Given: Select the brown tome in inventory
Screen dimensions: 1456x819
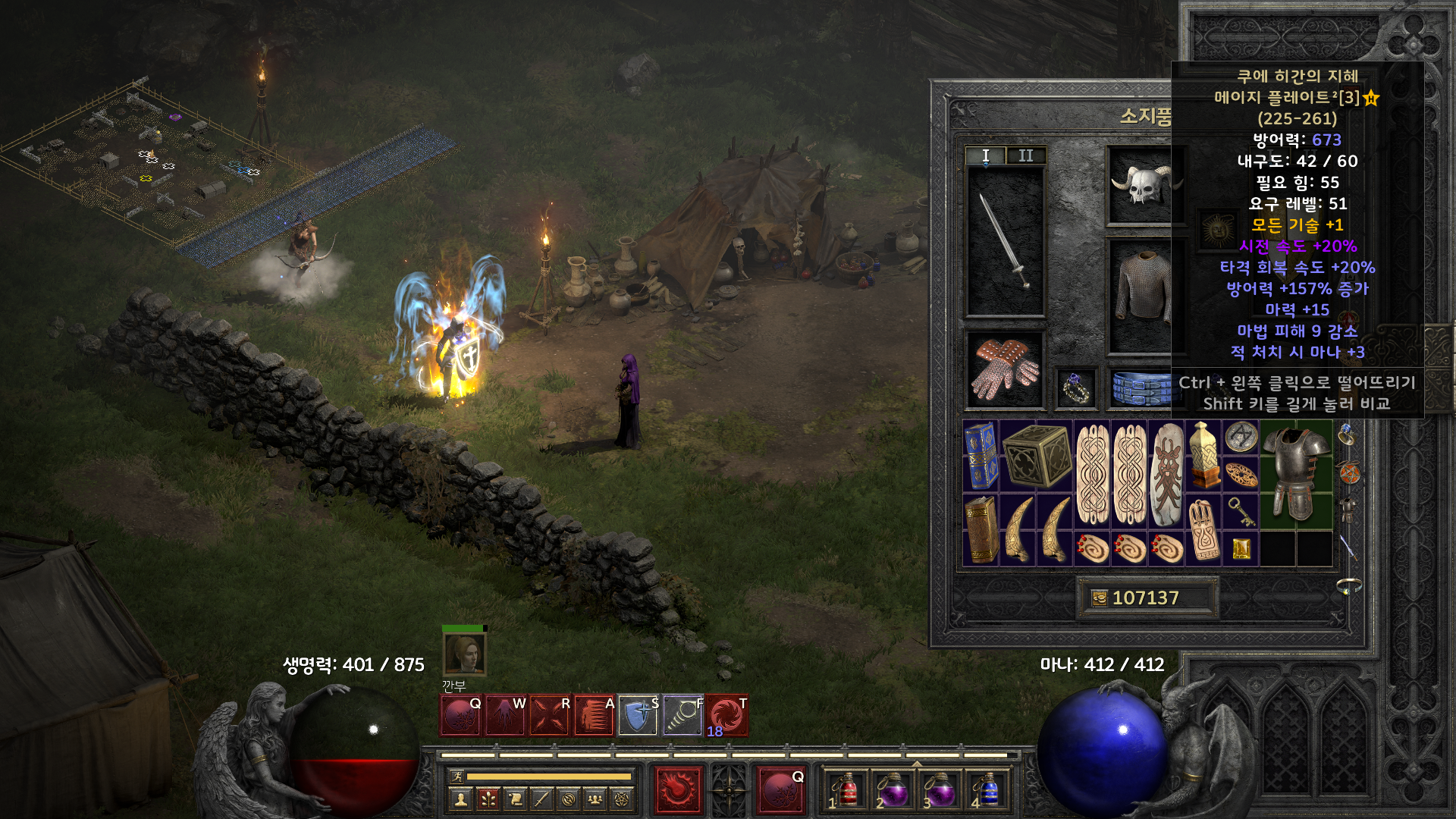Looking at the screenshot, I should 981,530.
